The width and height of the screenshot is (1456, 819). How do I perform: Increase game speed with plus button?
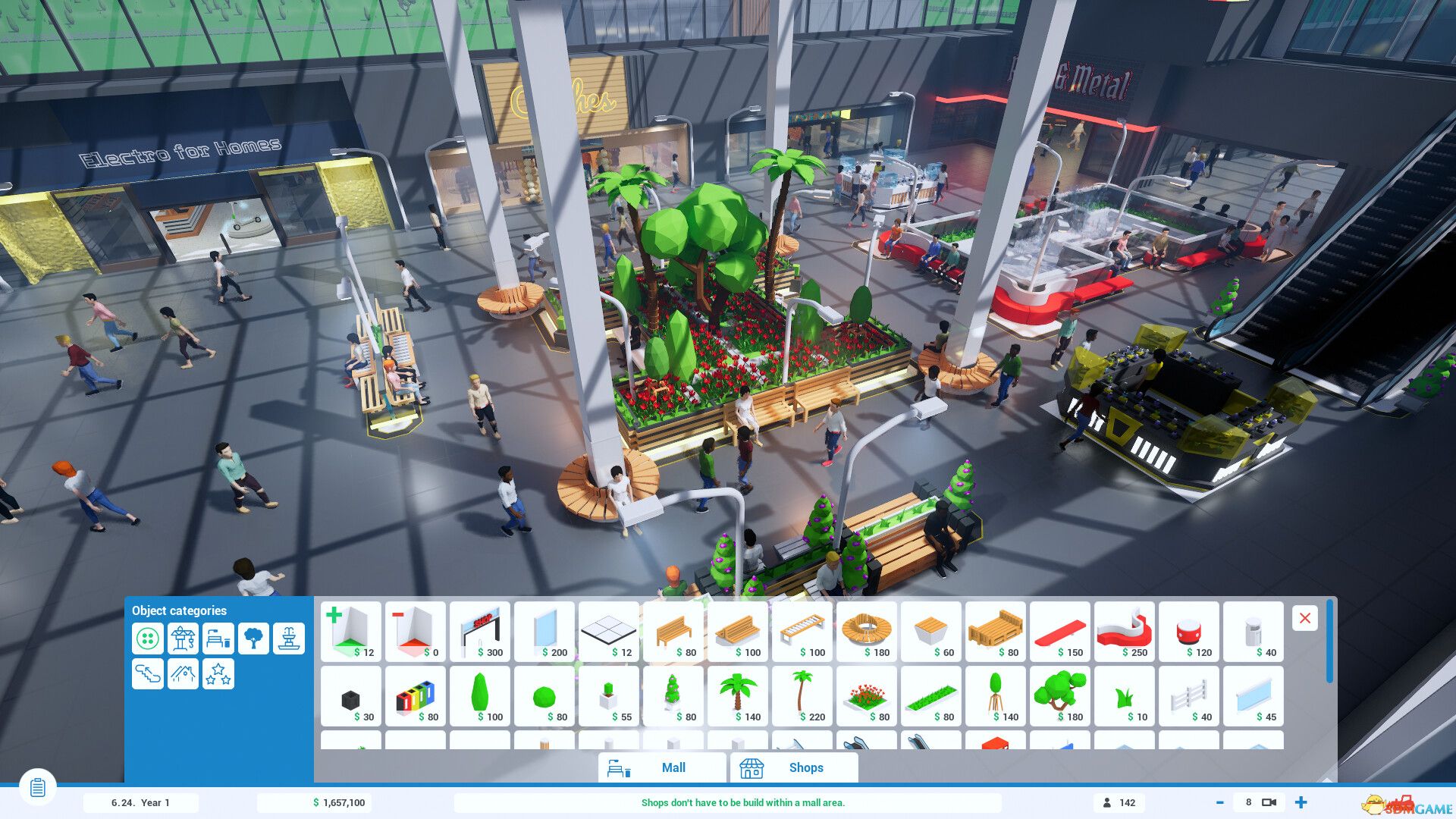coord(1300,802)
